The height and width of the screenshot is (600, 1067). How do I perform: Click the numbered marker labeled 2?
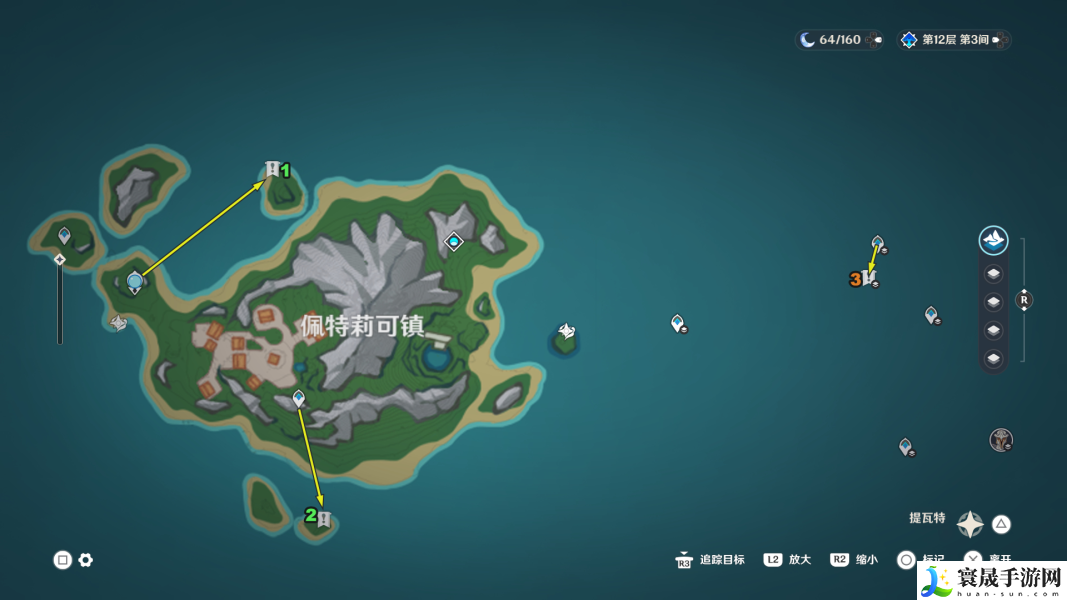pyautogui.click(x=322, y=519)
